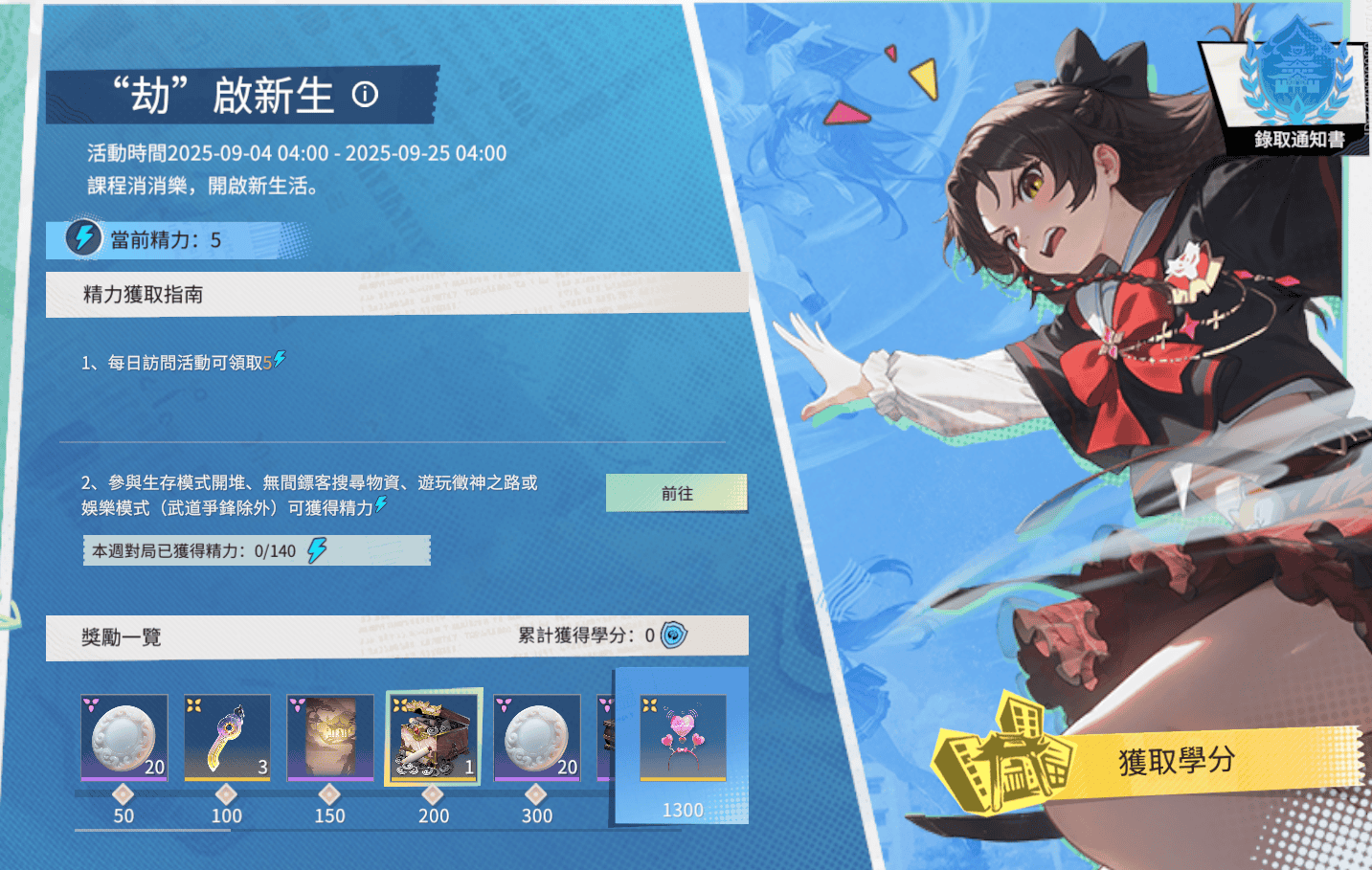Select the weapon skin reward at 100 credits
This screenshot has width=1372, height=870.
pyautogui.click(x=227, y=737)
